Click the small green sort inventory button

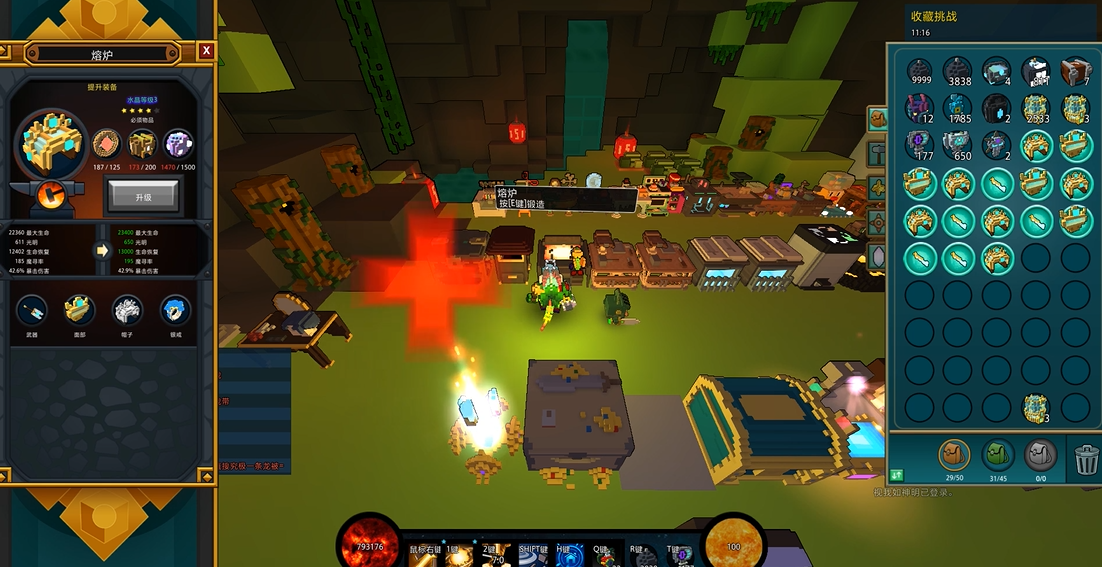(x=895, y=474)
